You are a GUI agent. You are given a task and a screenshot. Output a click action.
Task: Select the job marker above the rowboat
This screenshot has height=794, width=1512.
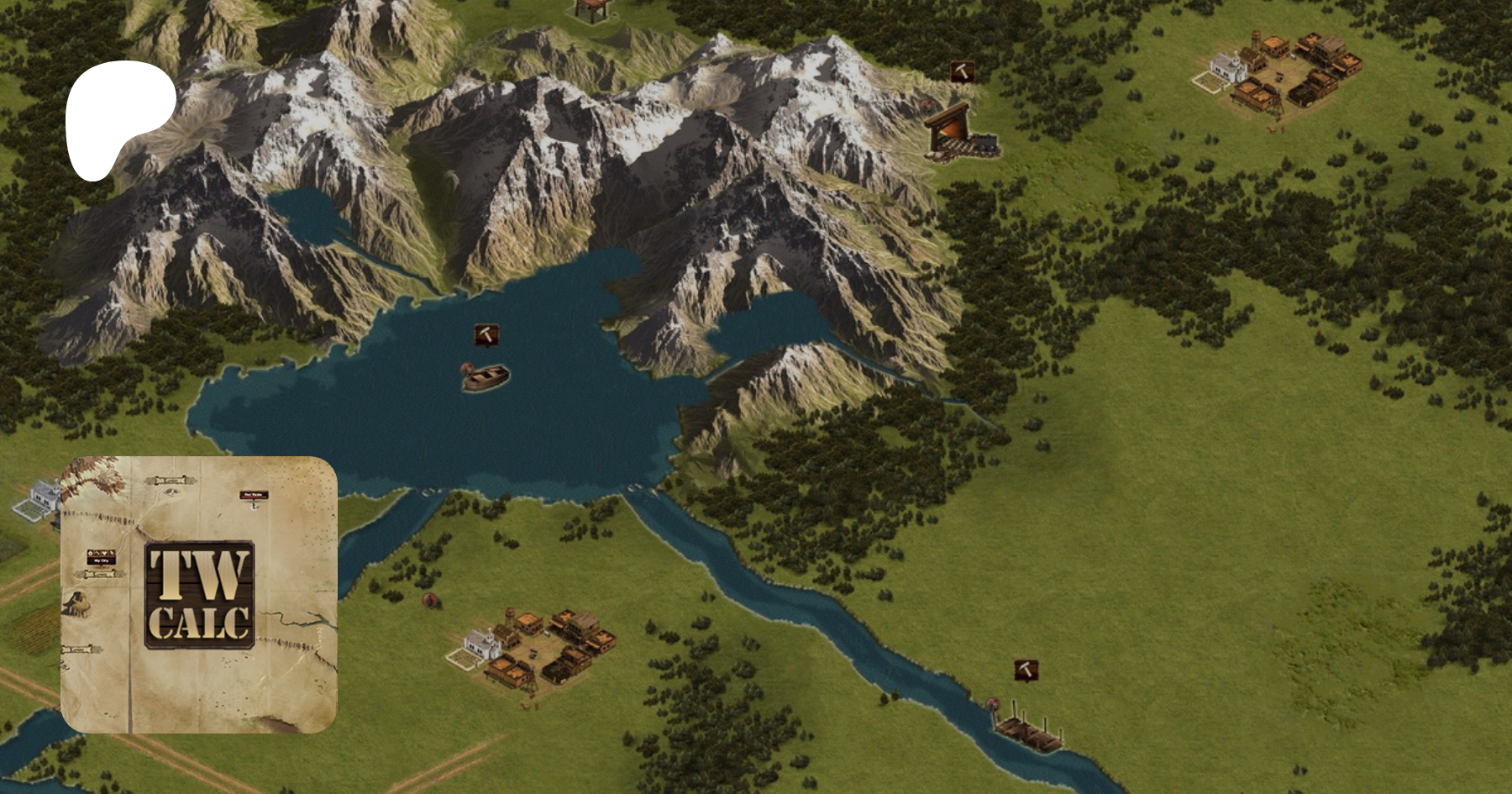(486, 334)
